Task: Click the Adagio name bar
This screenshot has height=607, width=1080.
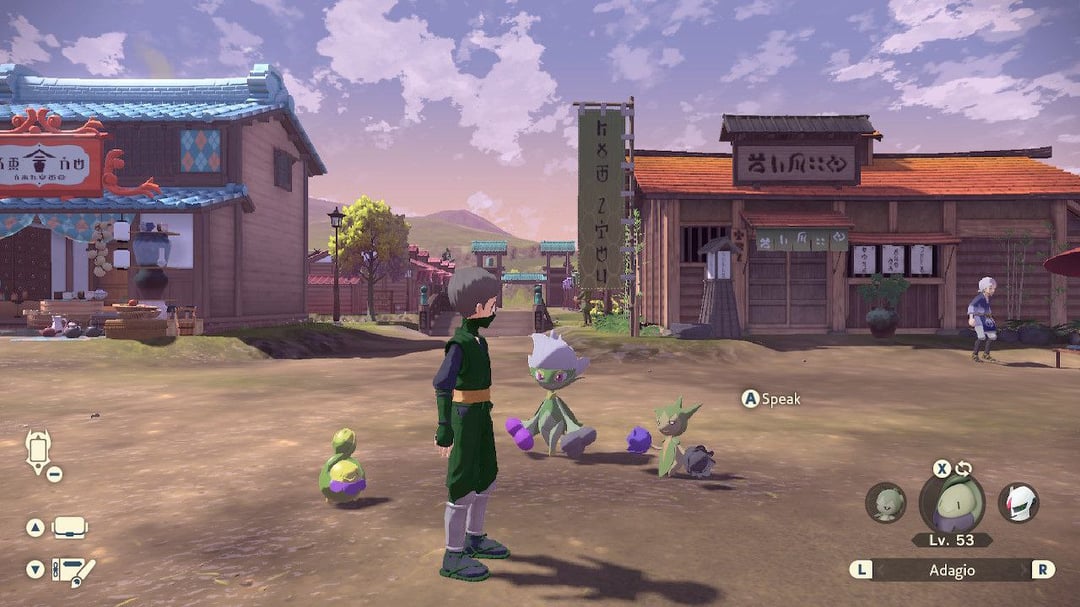Action: [x=951, y=569]
